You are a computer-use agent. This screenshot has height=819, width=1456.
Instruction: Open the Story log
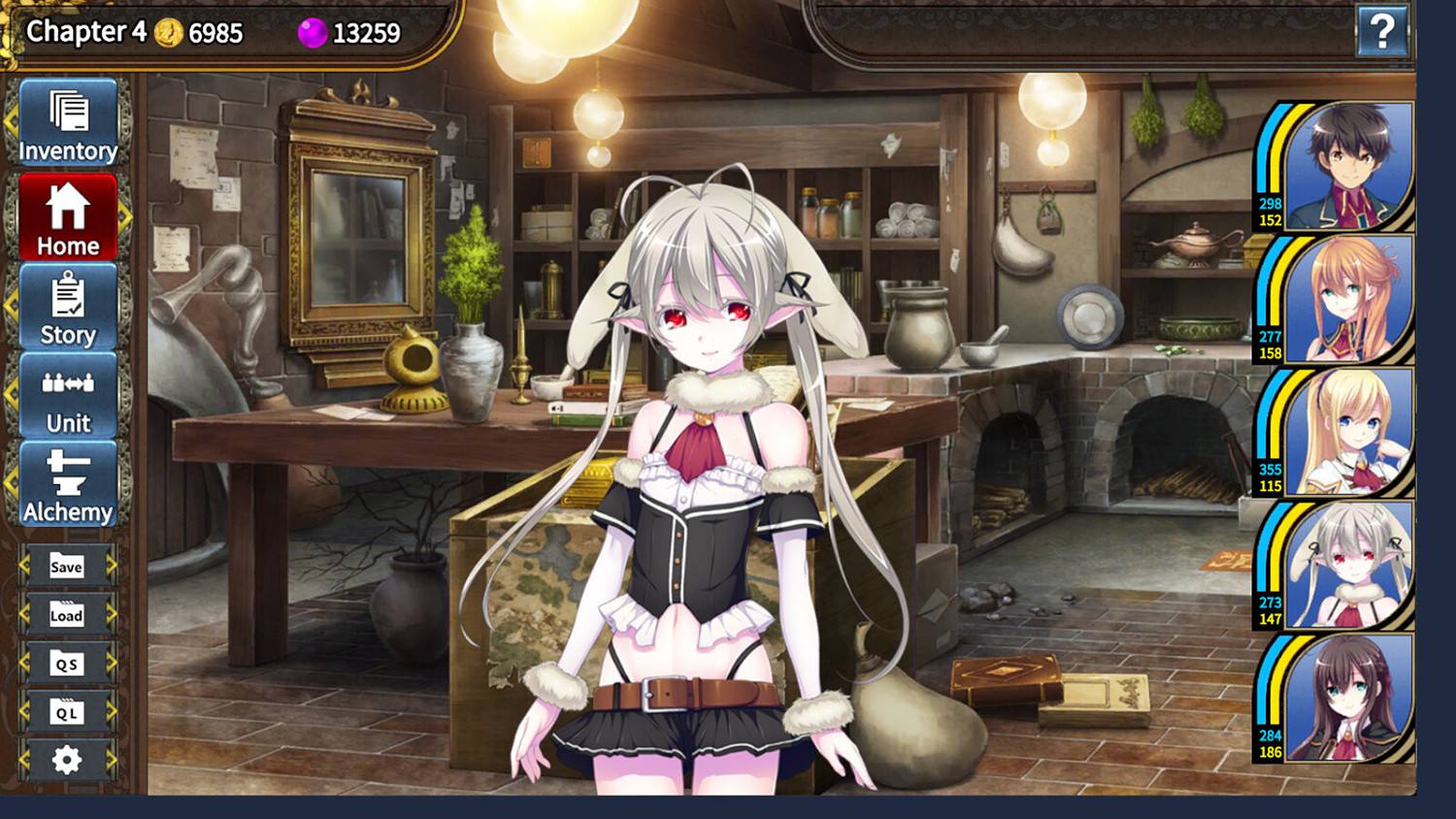[x=67, y=306]
